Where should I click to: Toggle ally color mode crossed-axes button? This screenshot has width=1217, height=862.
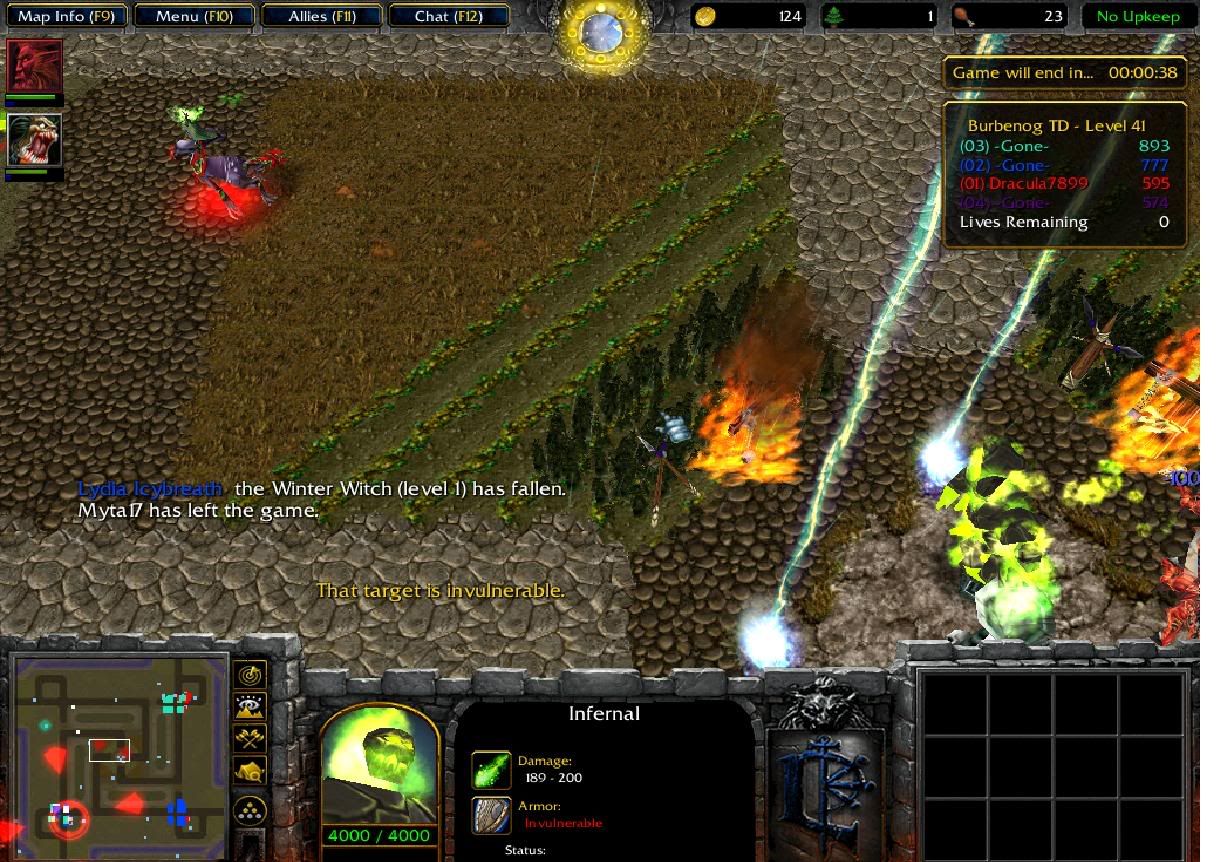click(x=249, y=739)
